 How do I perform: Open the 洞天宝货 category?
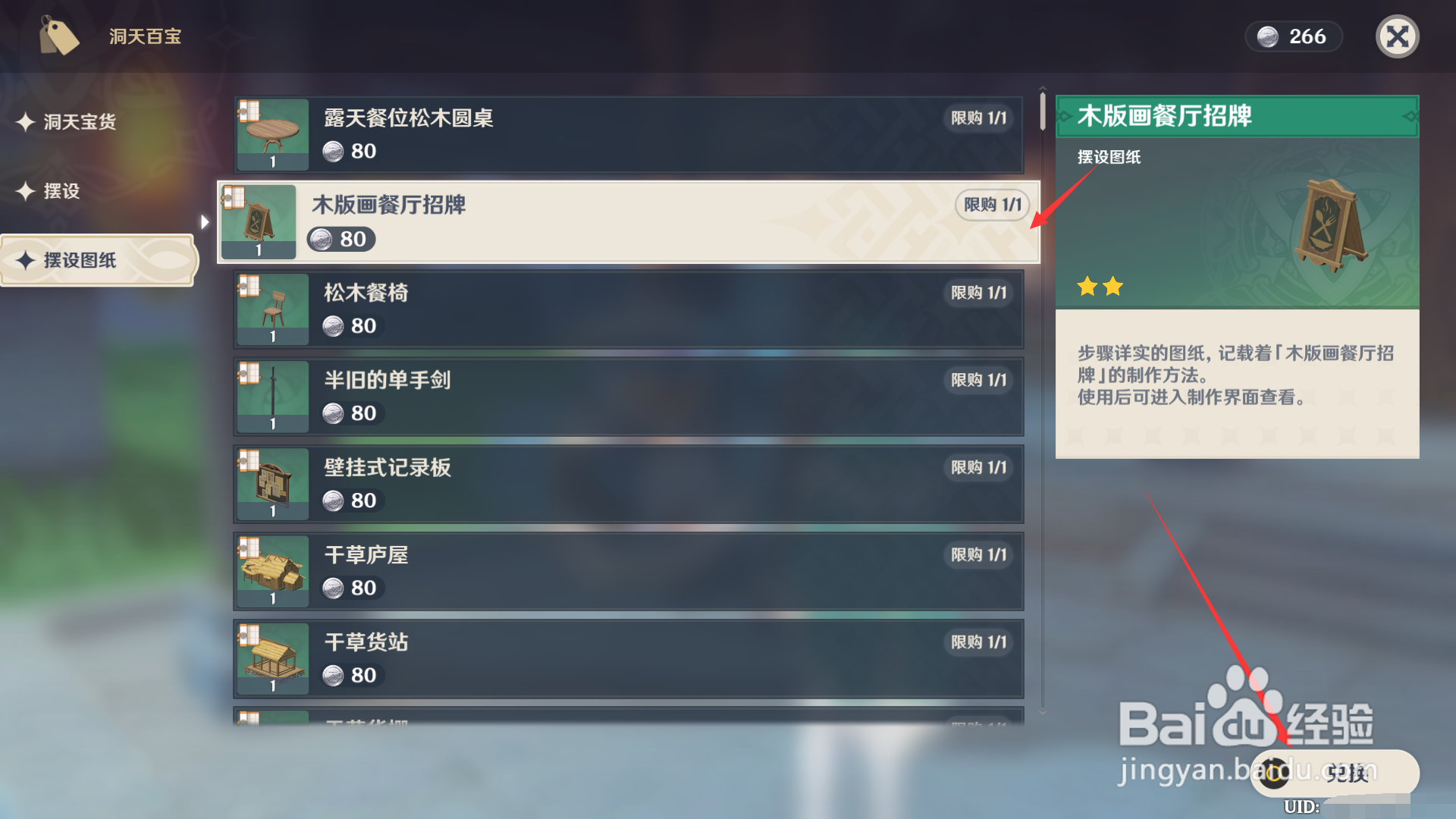79,122
